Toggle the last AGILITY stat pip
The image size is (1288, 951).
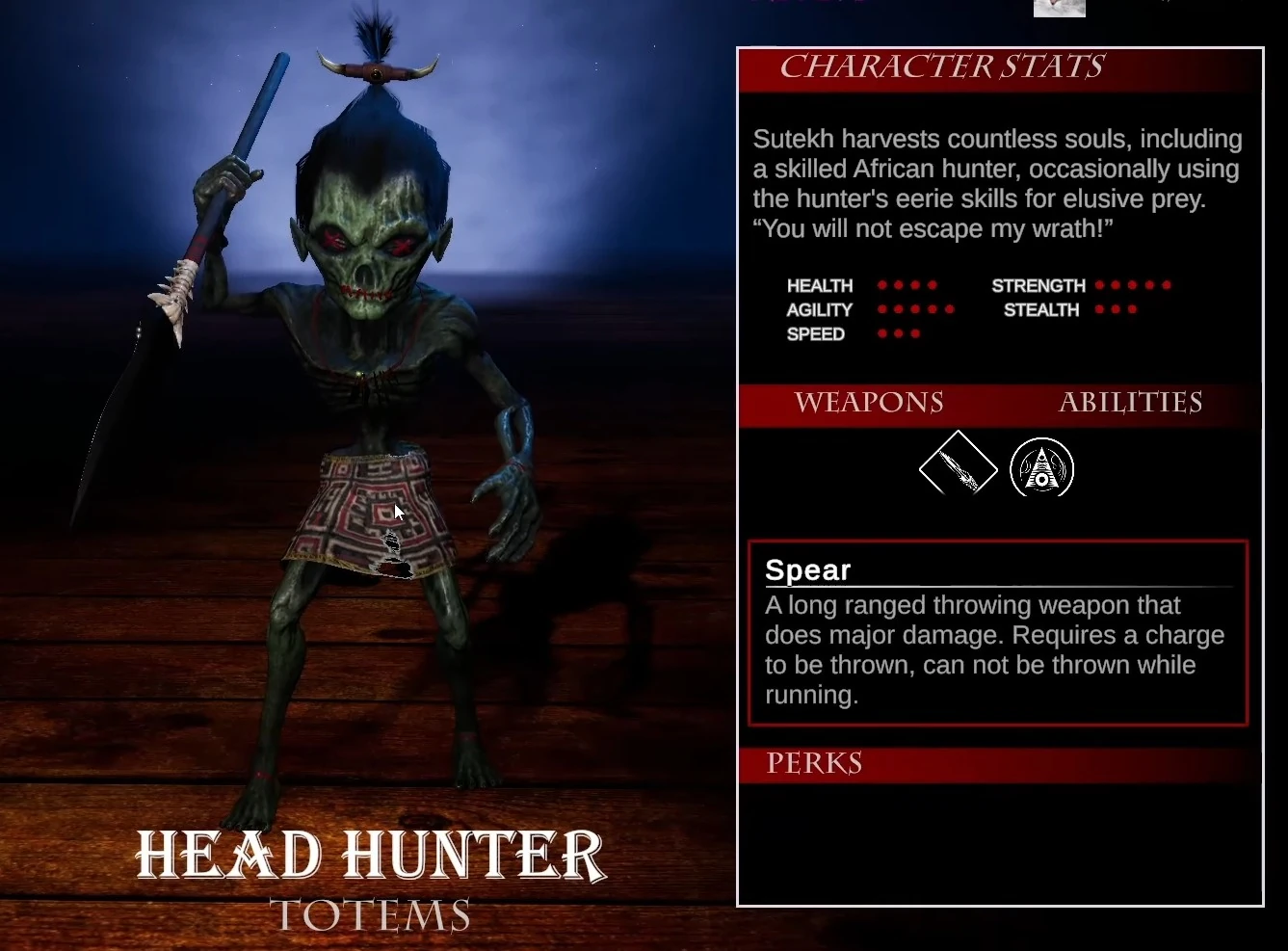pyautogui.click(x=950, y=309)
